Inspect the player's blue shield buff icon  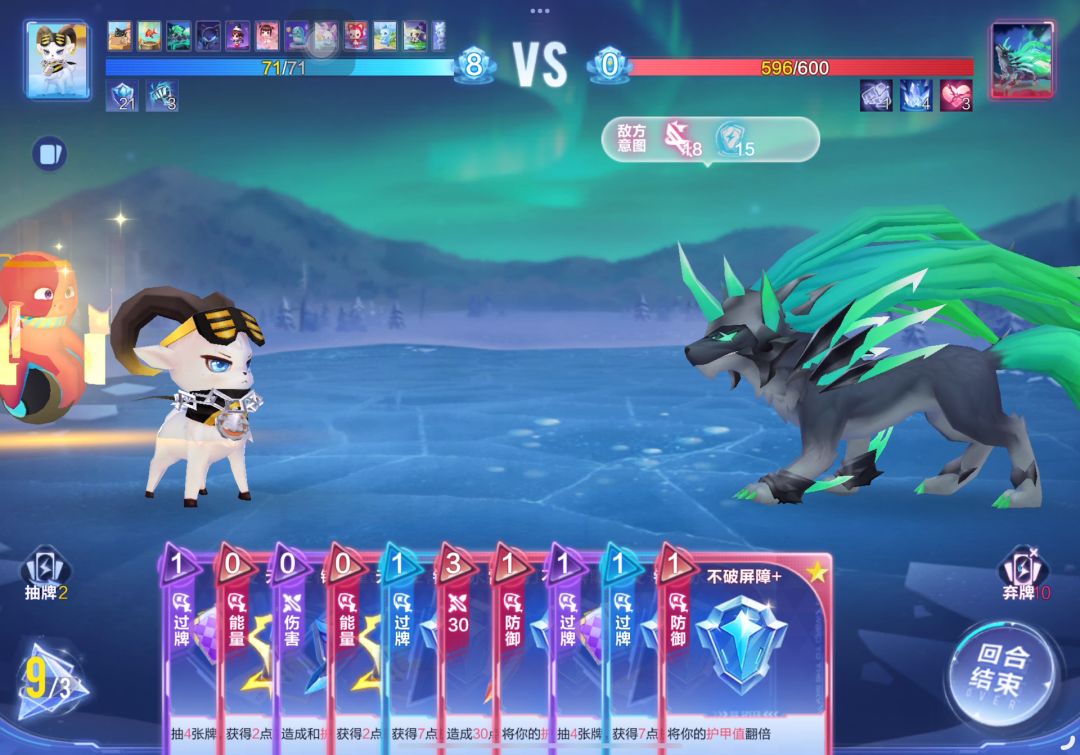coord(122,96)
